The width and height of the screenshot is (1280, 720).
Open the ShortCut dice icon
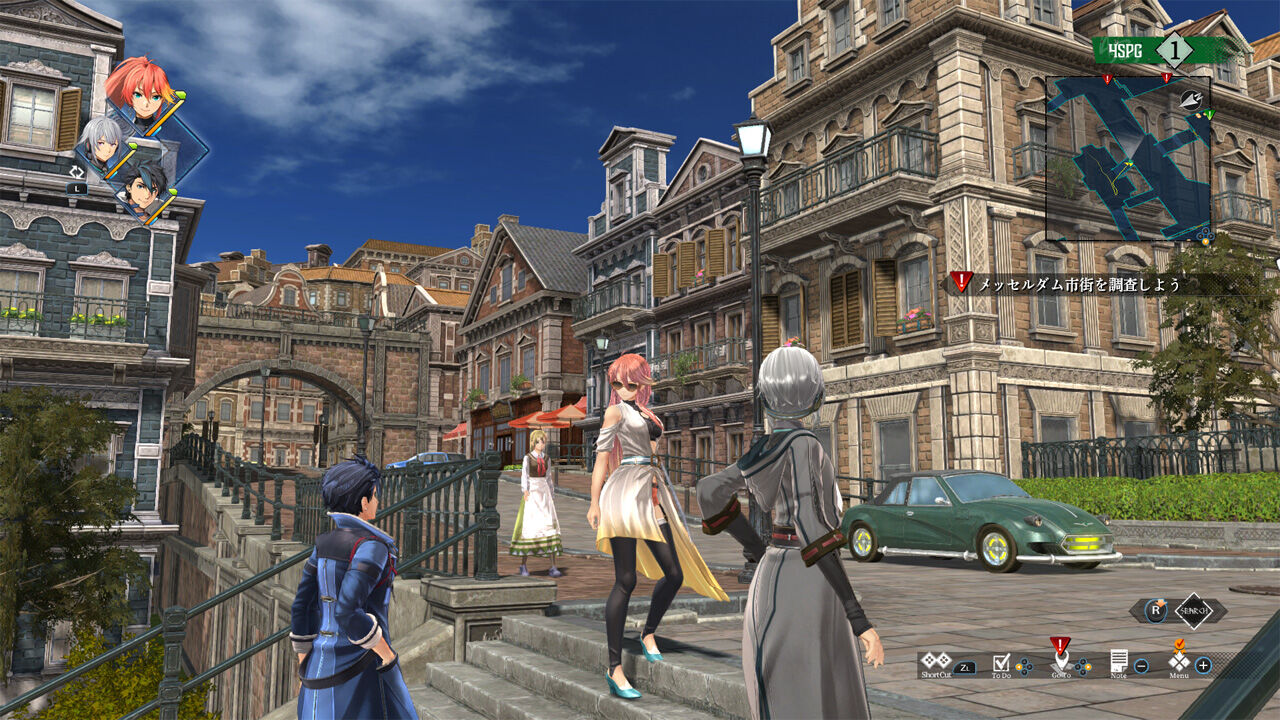pos(935,662)
